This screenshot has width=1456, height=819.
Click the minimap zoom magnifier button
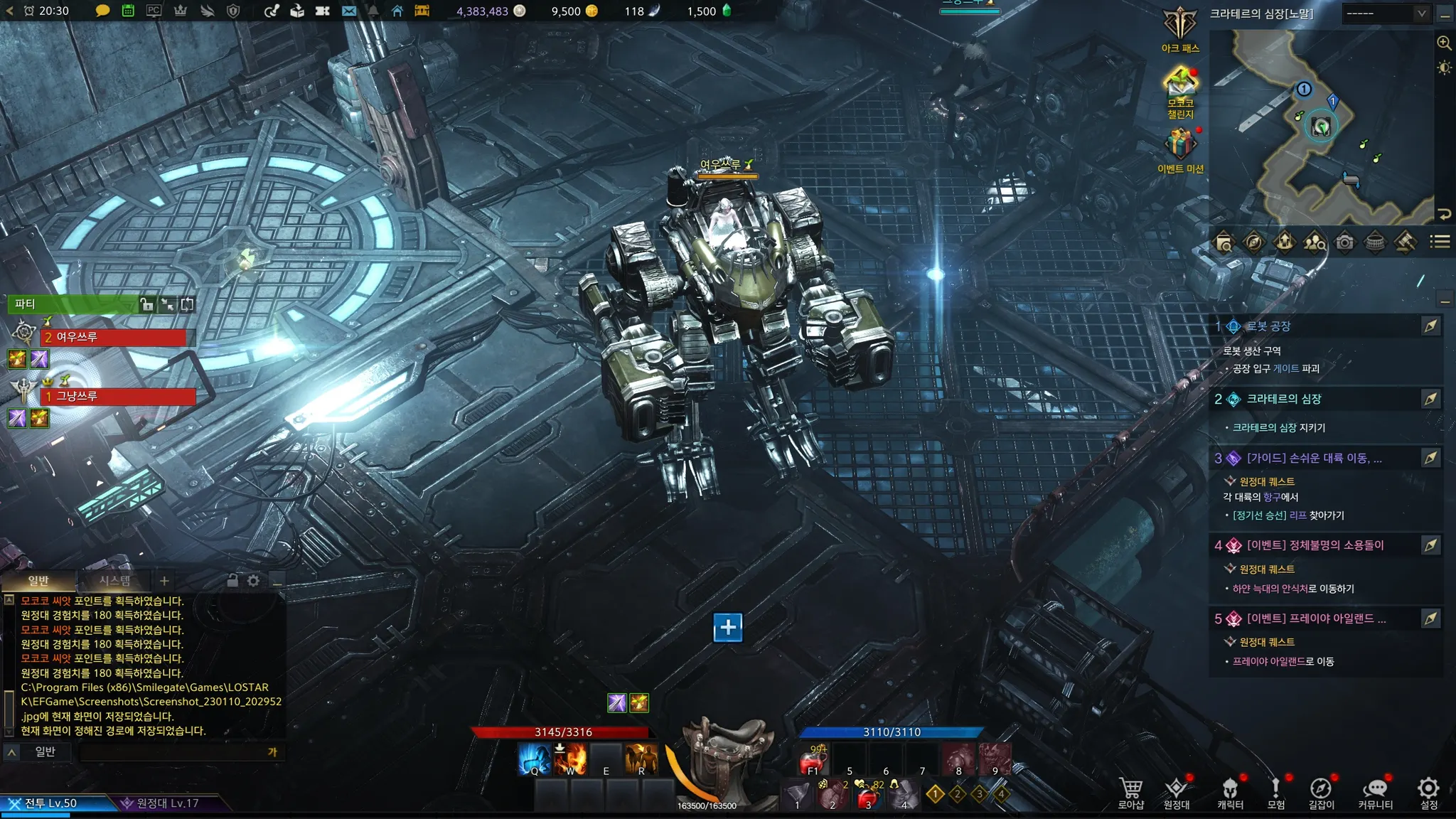[x=1444, y=43]
